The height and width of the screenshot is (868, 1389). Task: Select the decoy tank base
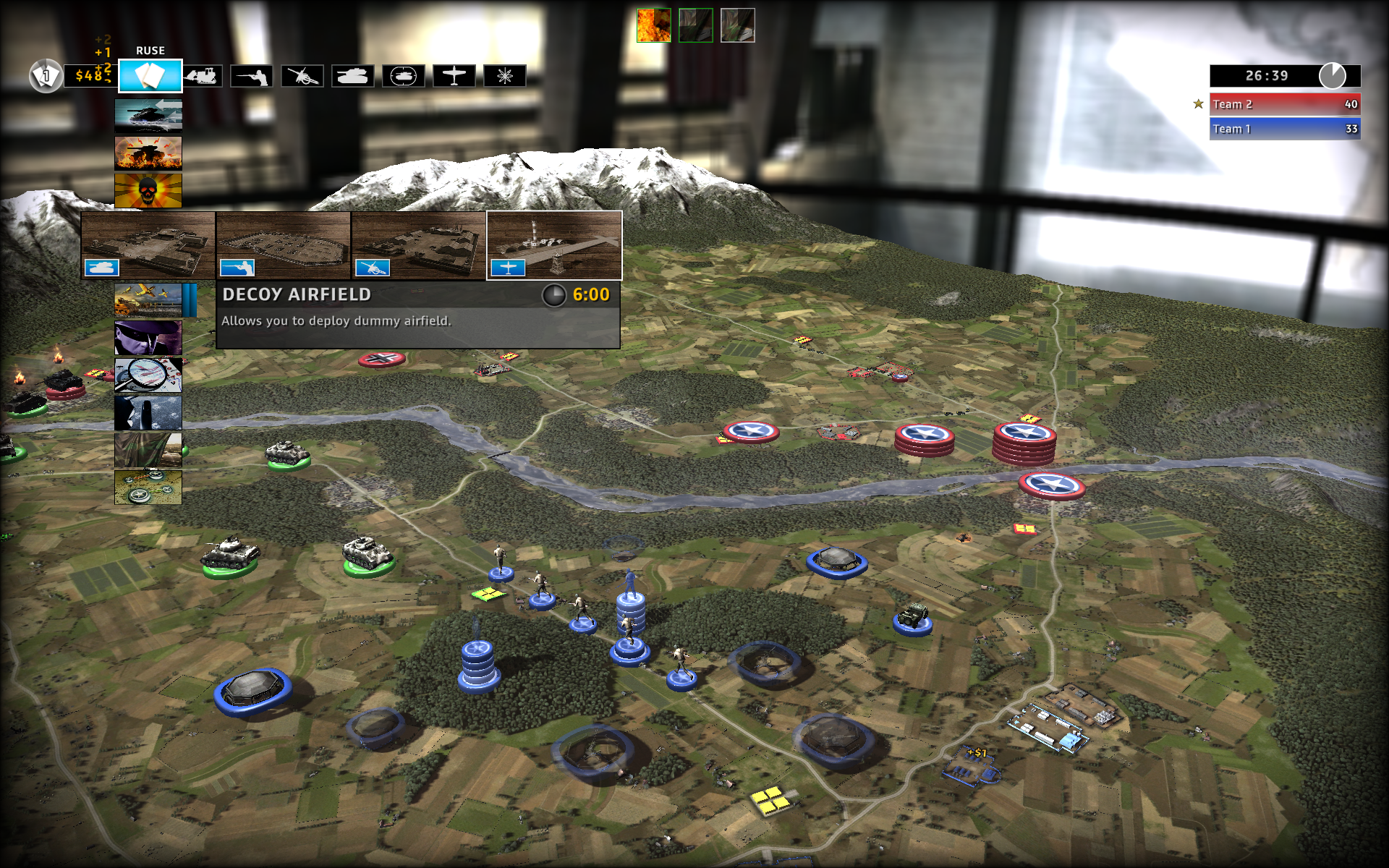(148, 245)
